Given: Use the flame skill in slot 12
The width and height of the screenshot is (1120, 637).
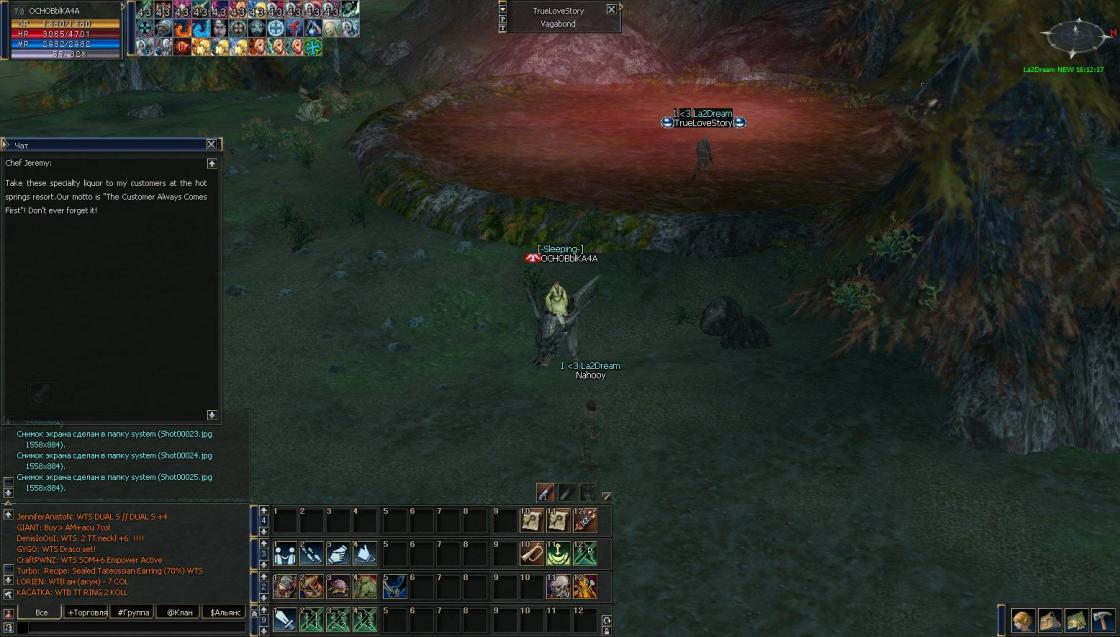Looking at the screenshot, I should coord(585,587).
